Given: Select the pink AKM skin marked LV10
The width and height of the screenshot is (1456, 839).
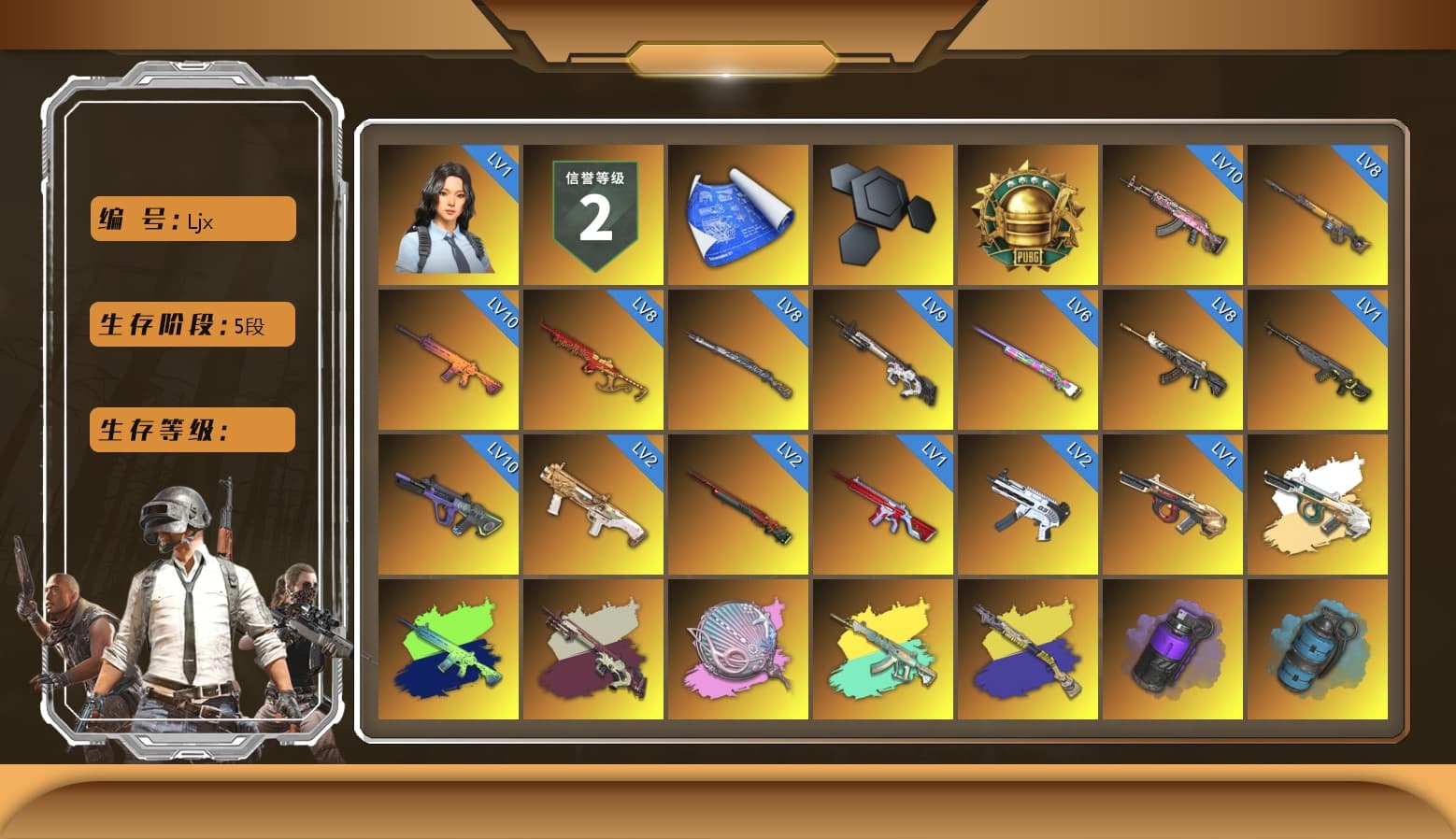Looking at the screenshot, I should tap(1173, 213).
